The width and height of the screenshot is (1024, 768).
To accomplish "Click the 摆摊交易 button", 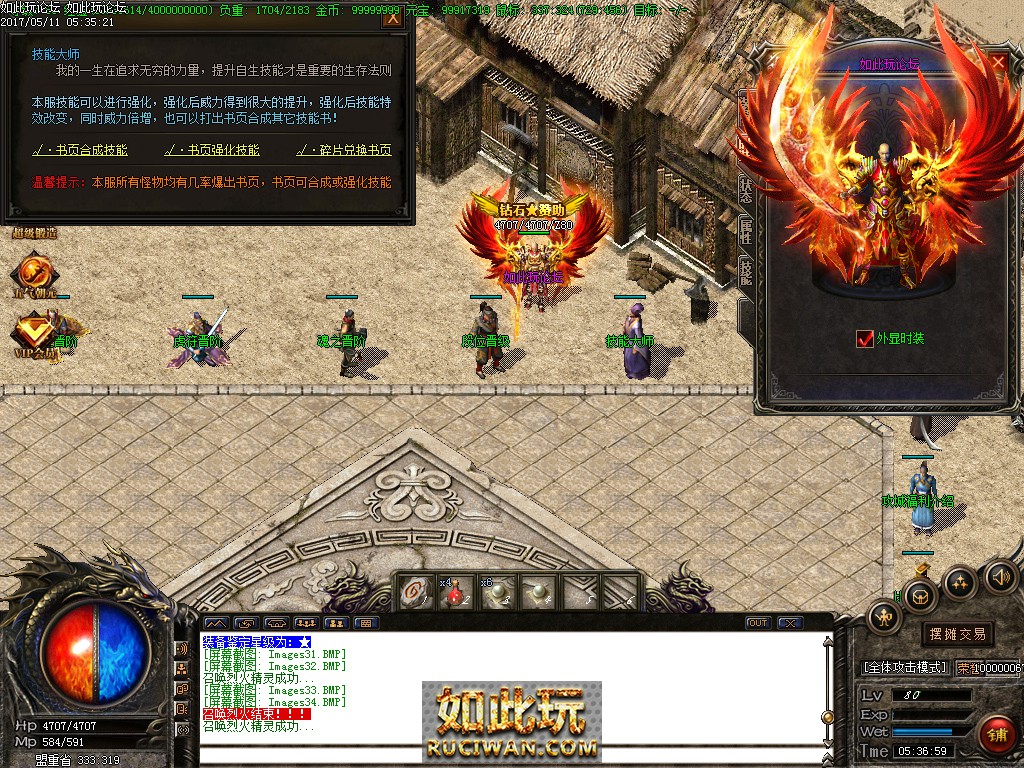I will click(x=957, y=634).
